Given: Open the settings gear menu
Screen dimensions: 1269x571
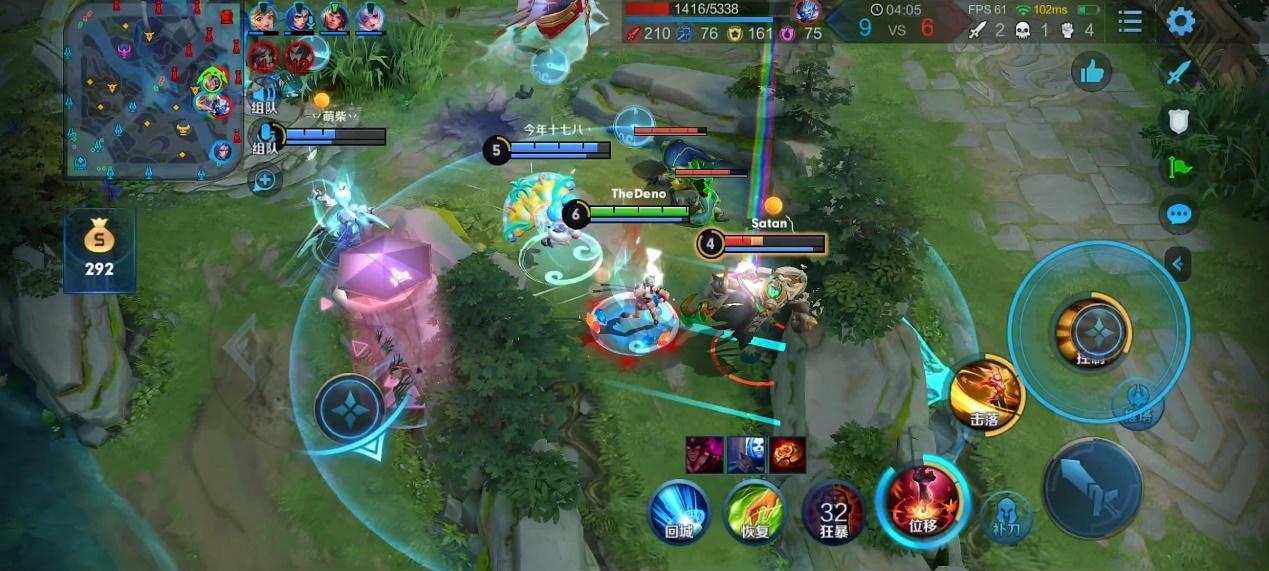Looking at the screenshot, I should click(x=1181, y=21).
